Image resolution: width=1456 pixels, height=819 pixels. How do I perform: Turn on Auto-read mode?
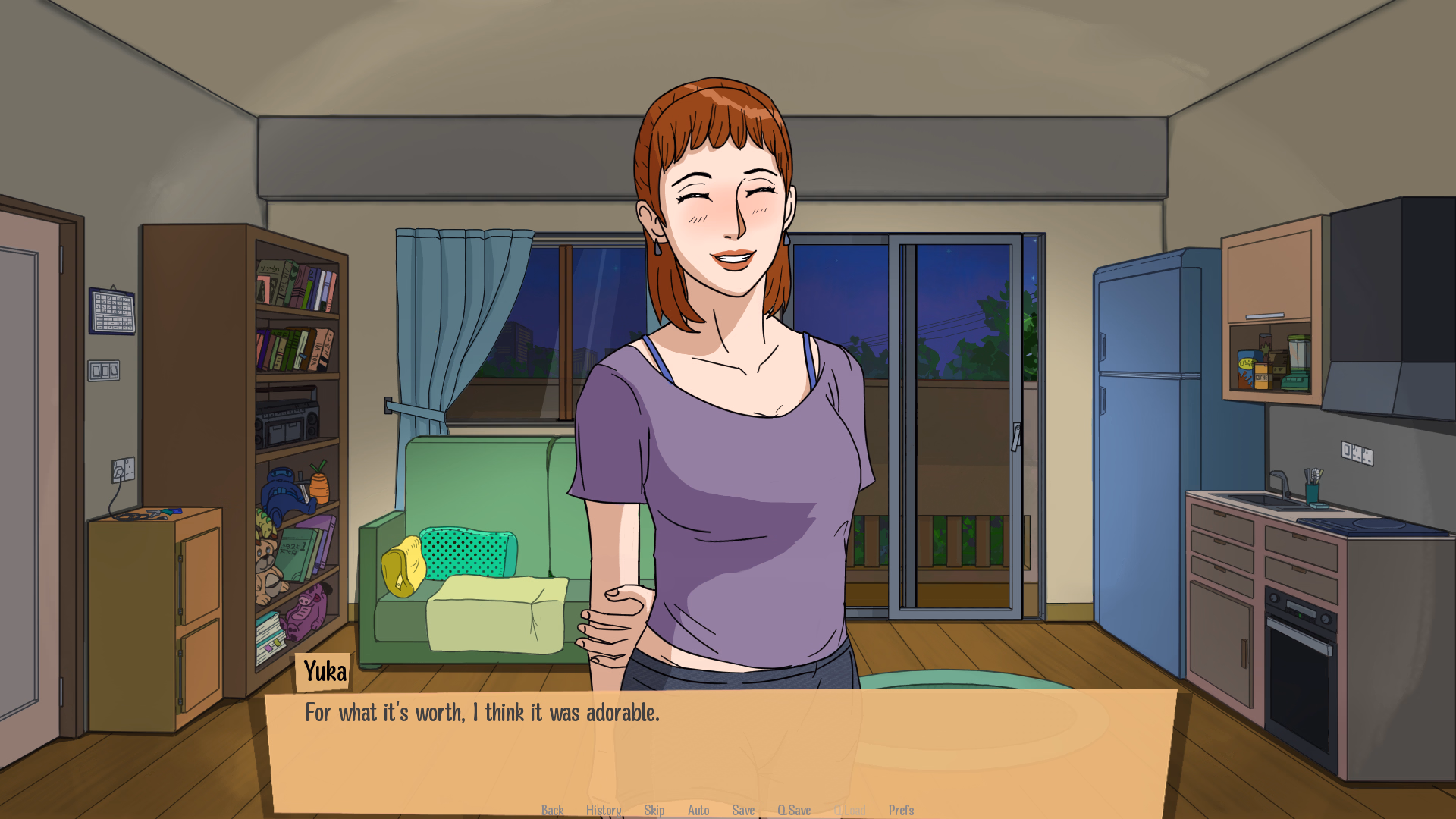click(698, 810)
